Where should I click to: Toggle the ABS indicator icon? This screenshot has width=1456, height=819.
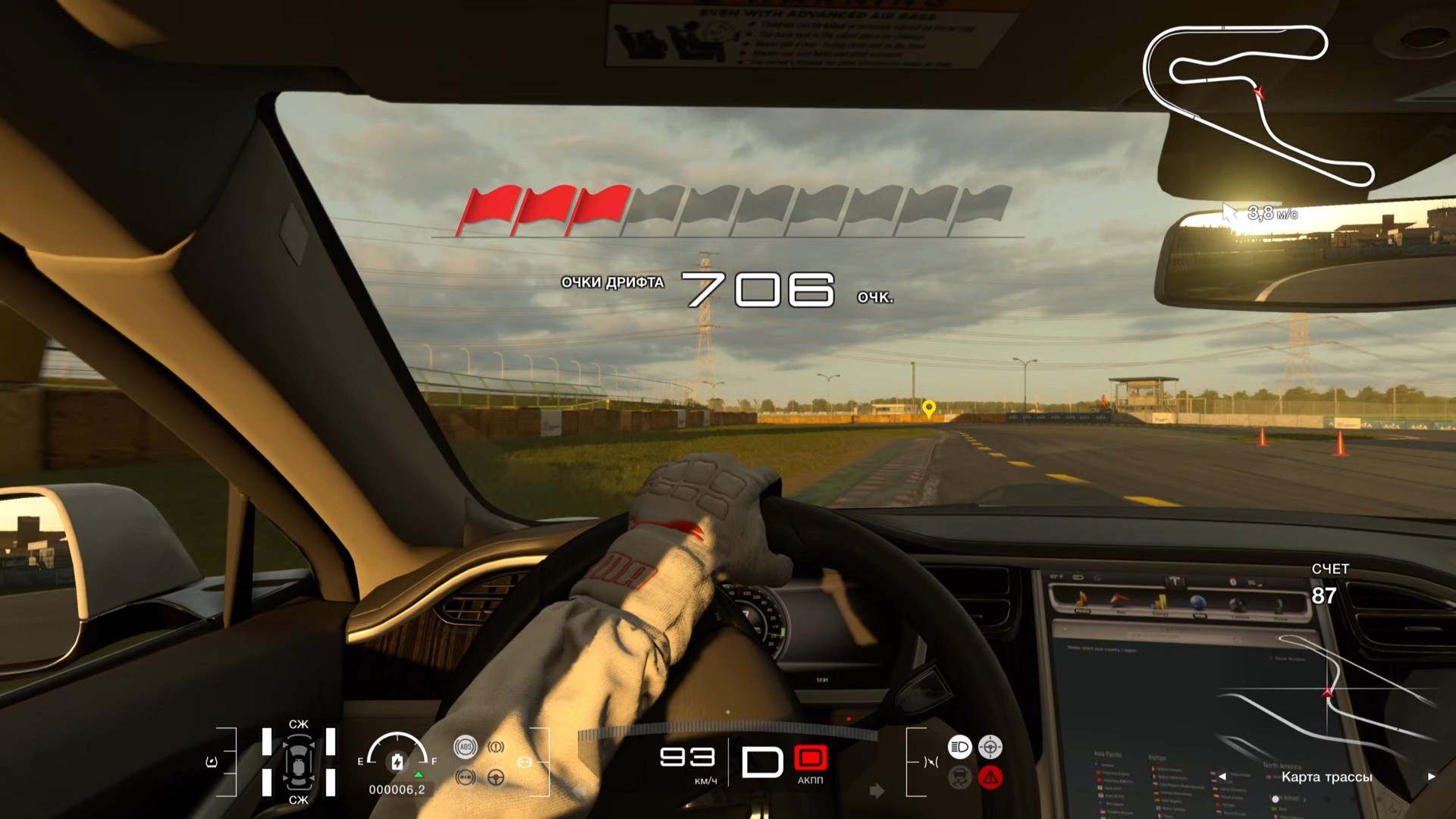[x=466, y=747]
